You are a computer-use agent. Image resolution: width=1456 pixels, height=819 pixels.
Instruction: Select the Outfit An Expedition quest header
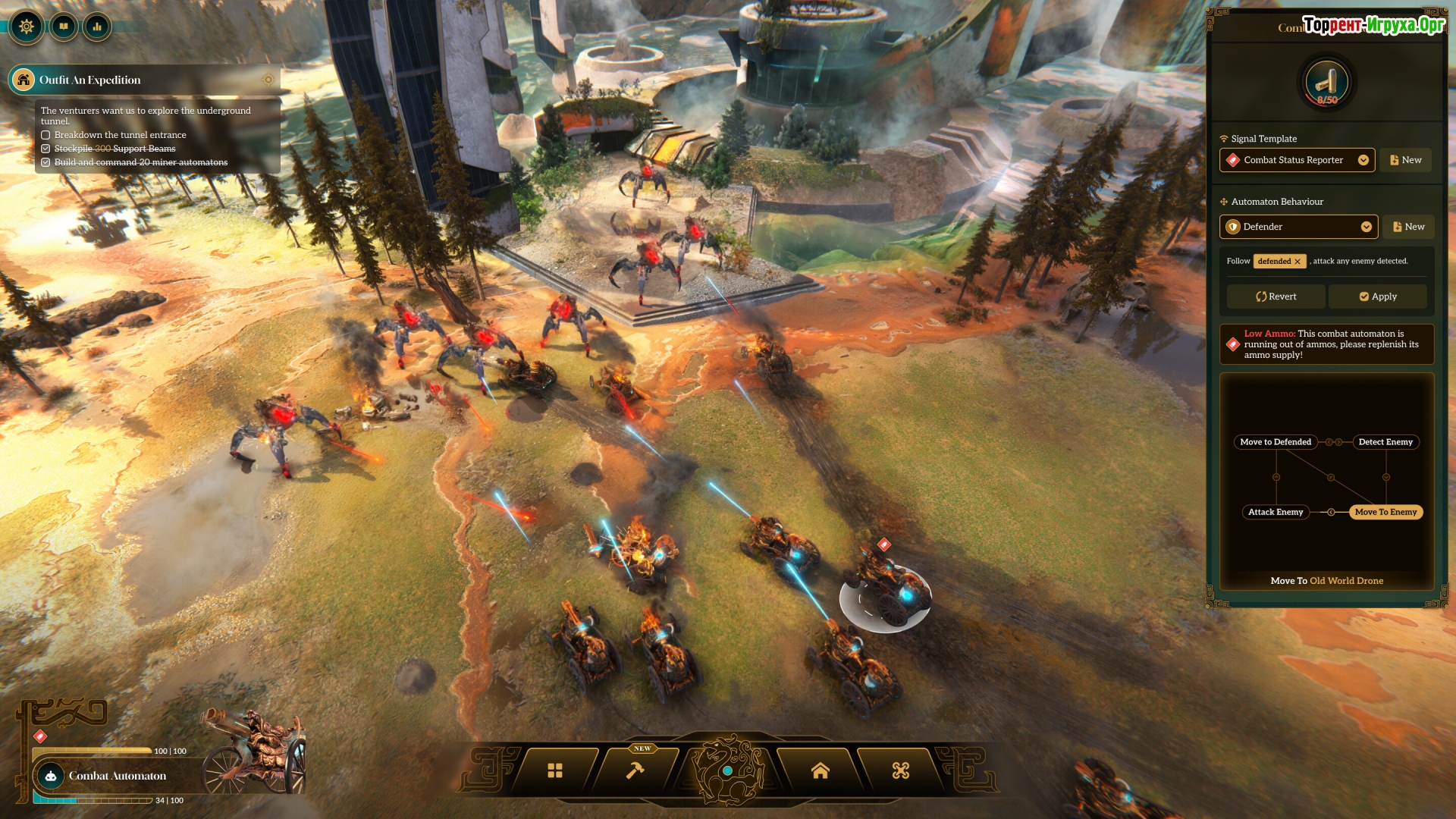click(89, 80)
